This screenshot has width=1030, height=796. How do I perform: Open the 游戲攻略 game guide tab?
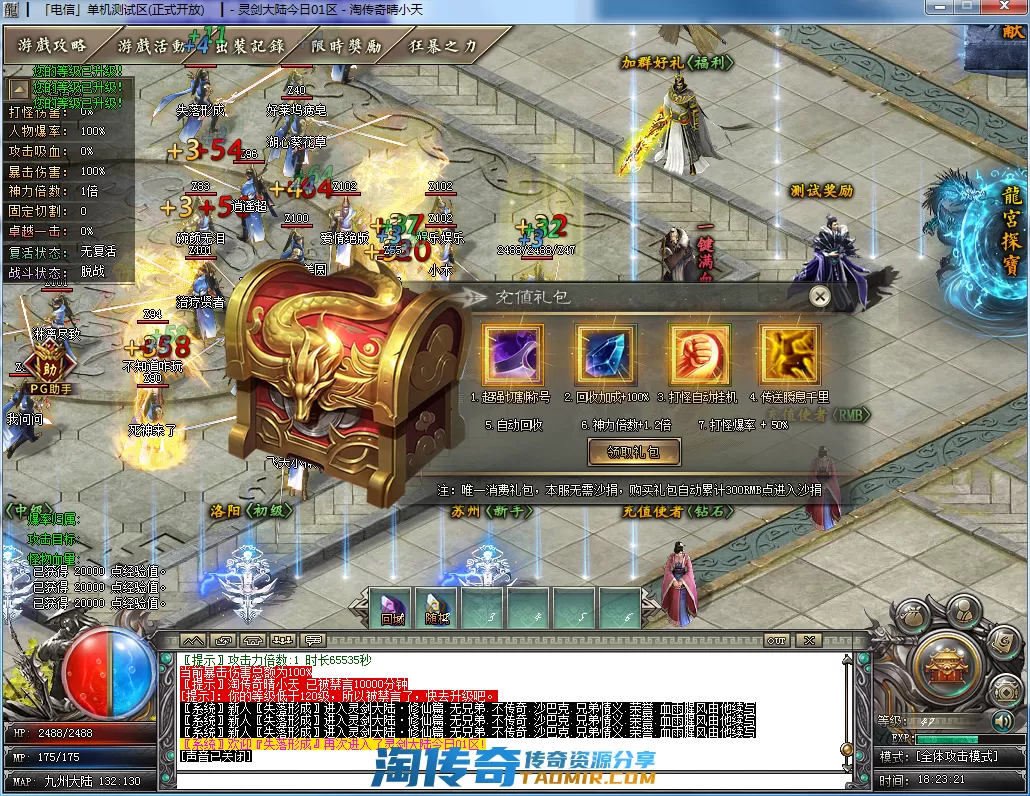click(52, 46)
